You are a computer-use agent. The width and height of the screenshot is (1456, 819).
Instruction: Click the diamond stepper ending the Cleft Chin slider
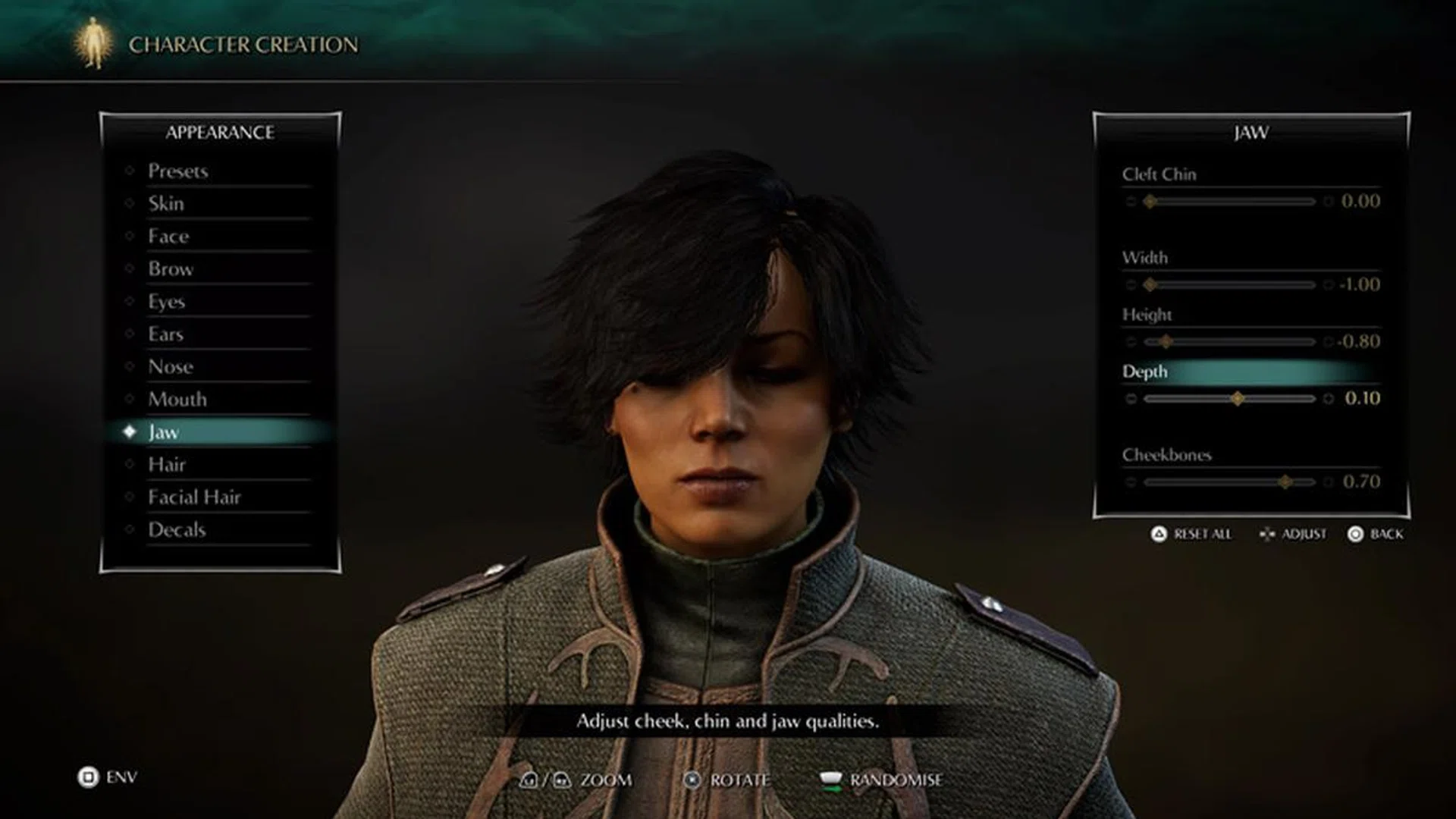coord(1327,202)
